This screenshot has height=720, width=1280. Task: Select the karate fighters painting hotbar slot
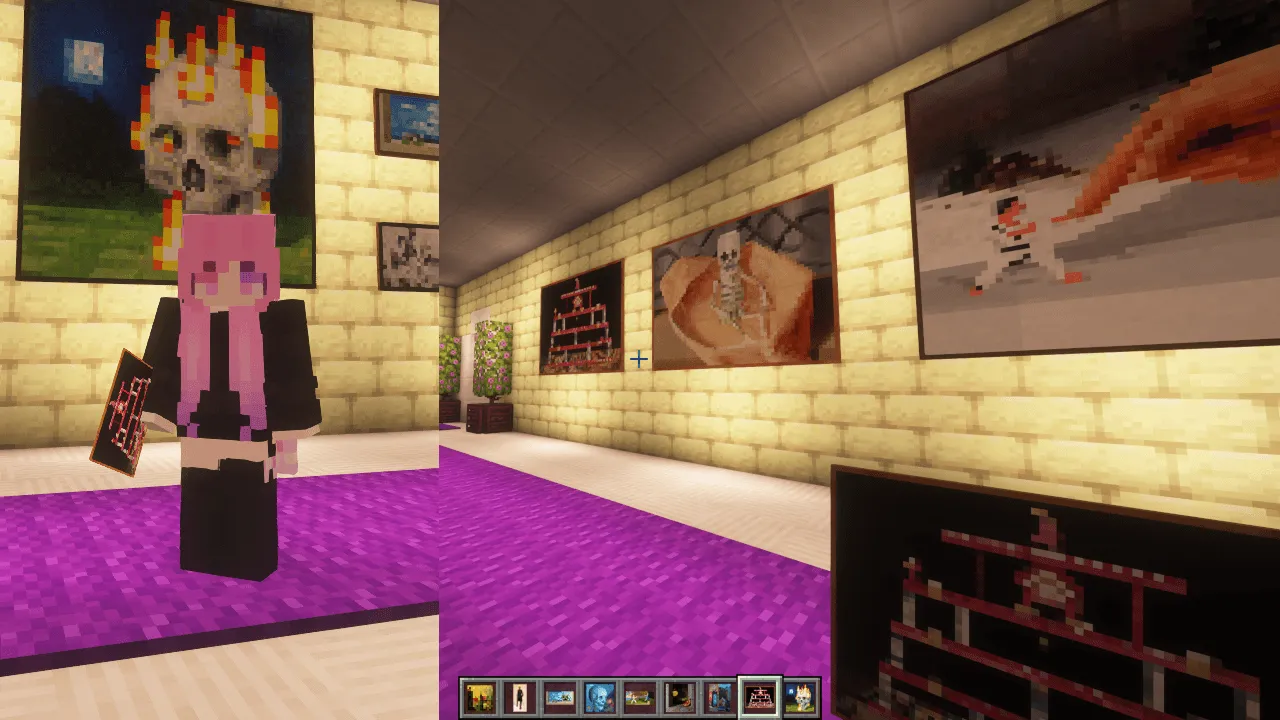tap(640, 697)
